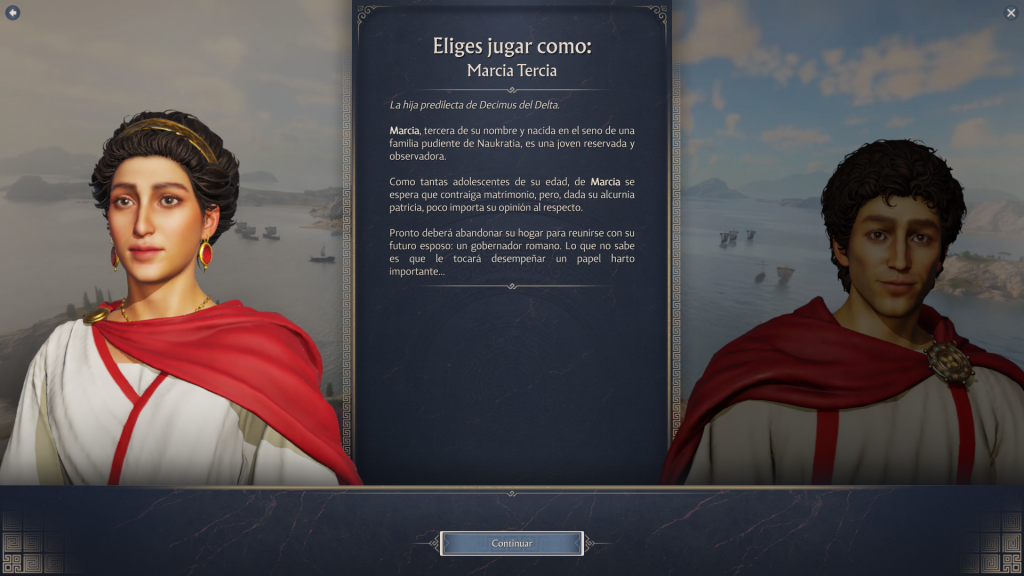Go back with the top-left arrow

tap(13, 12)
